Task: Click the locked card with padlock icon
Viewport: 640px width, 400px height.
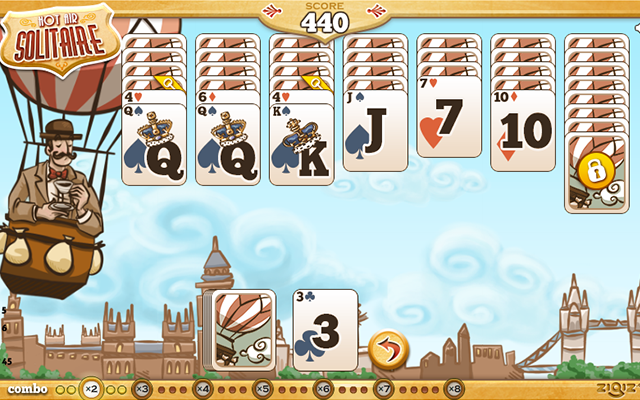Action: 597,172
